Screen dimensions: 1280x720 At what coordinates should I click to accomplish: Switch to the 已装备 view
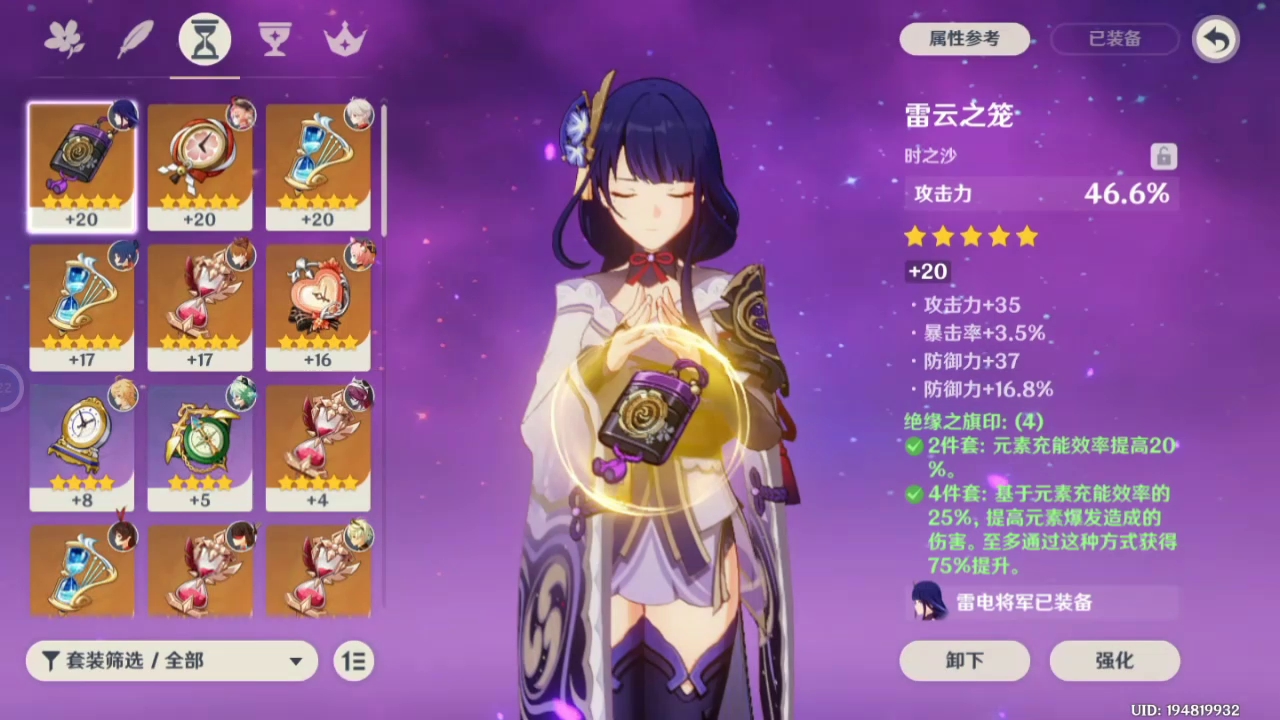(1113, 39)
